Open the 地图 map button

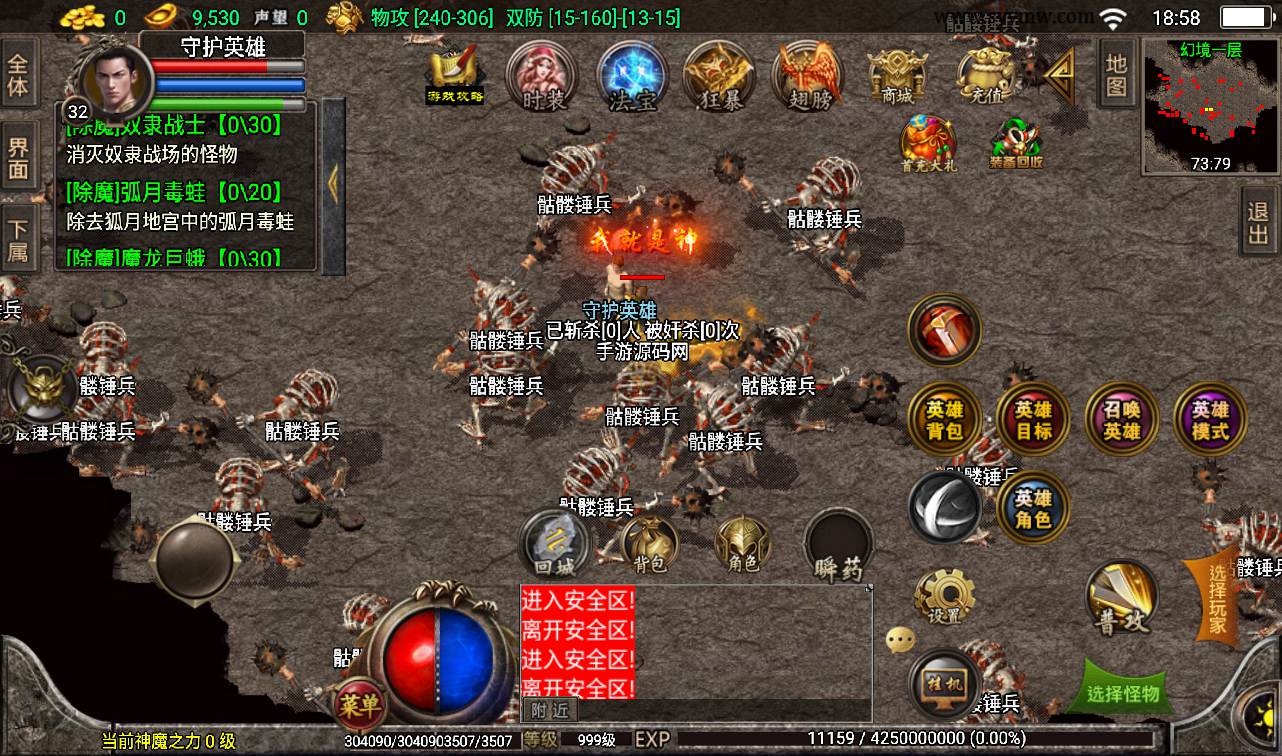[1116, 76]
